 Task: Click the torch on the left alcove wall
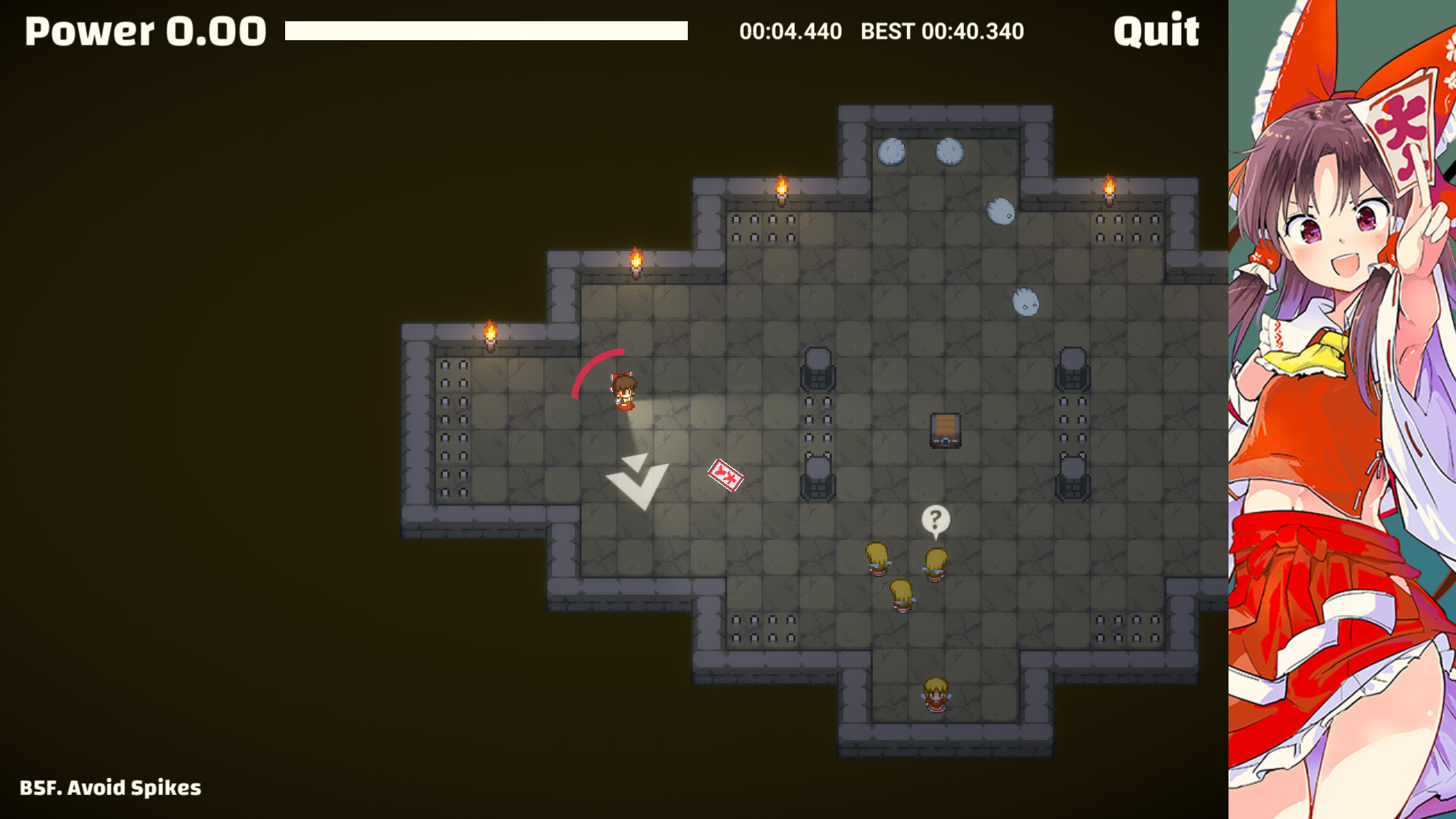click(490, 334)
